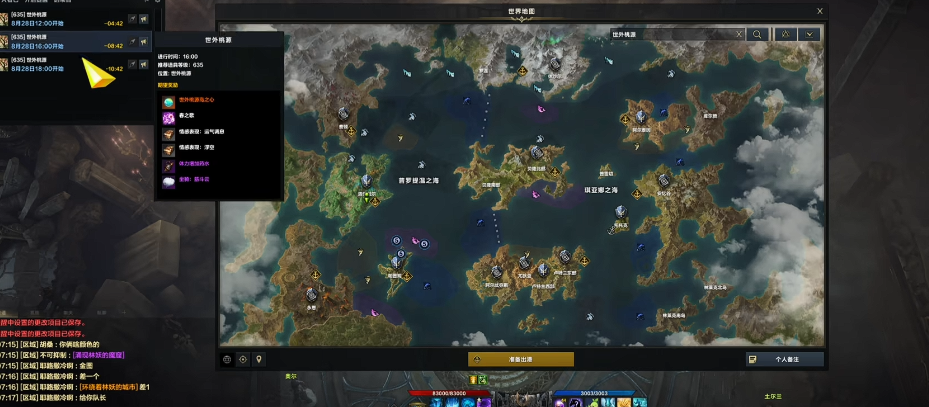The height and width of the screenshot is (407, 929).
Task: Close the world map window
Action: coord(820,11)
